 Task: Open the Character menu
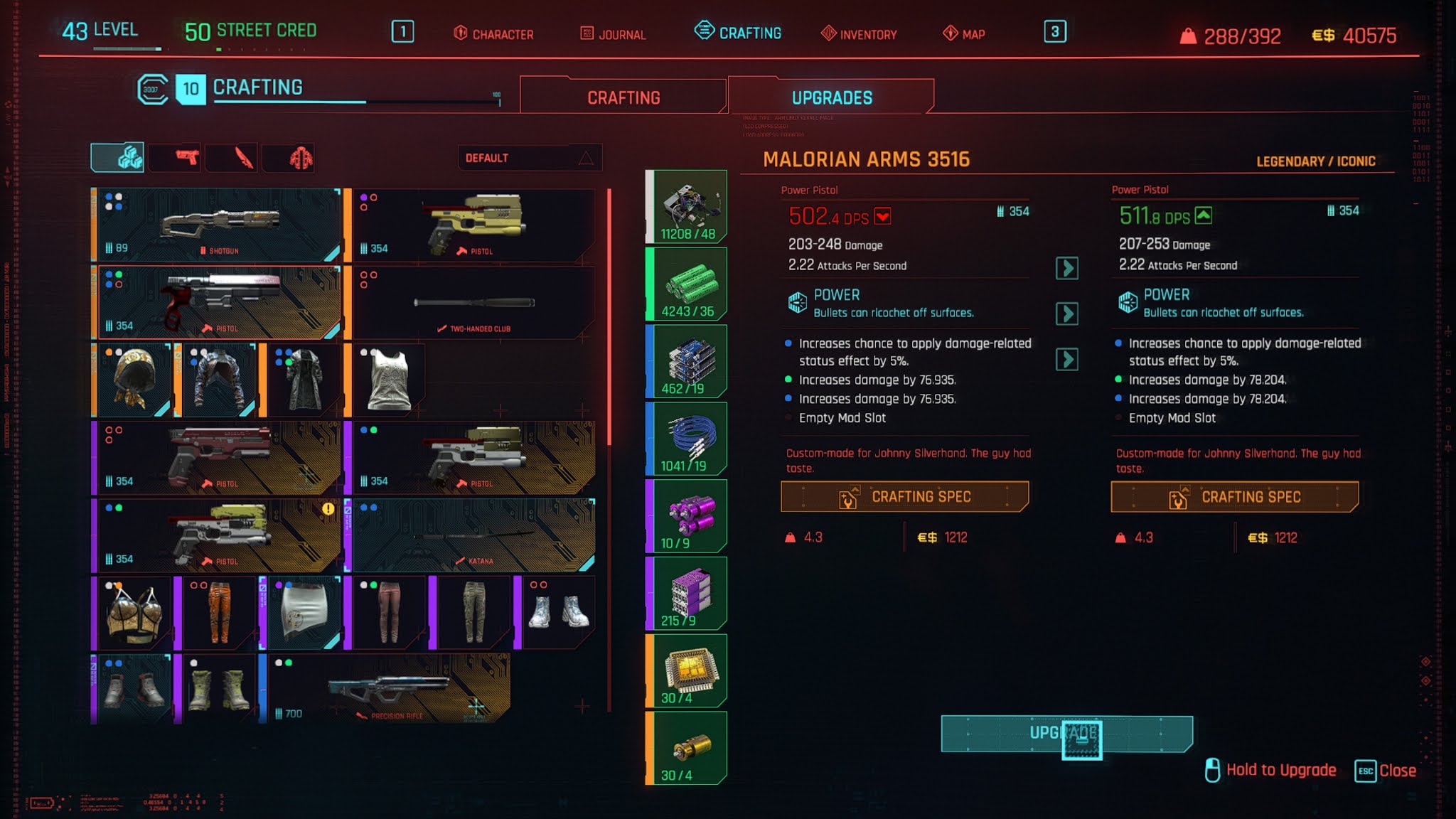point(494,33)
